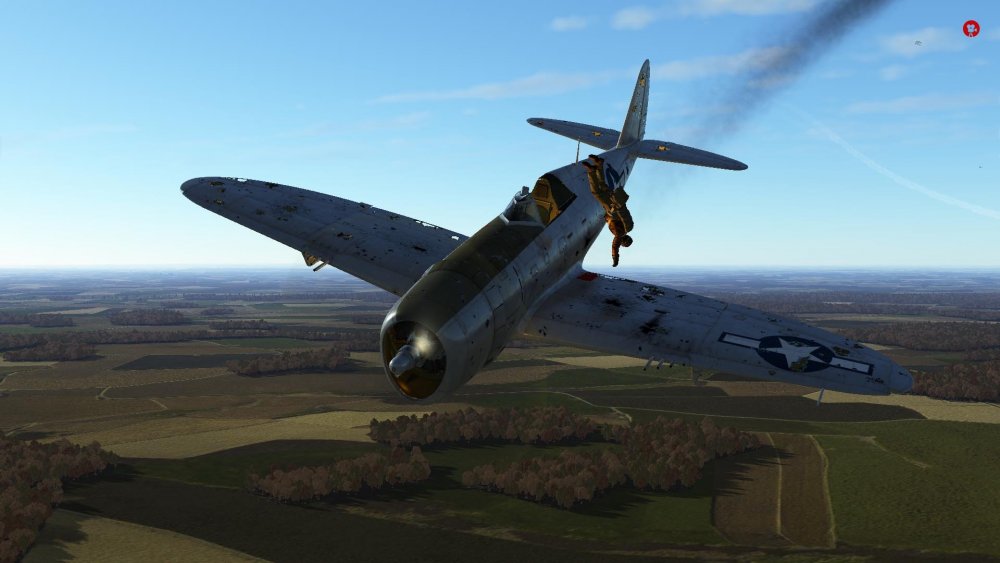The height and width of the screenshot is (563, 1000).
Task: Click the red camera recording icon
Action: coord(970,29)
